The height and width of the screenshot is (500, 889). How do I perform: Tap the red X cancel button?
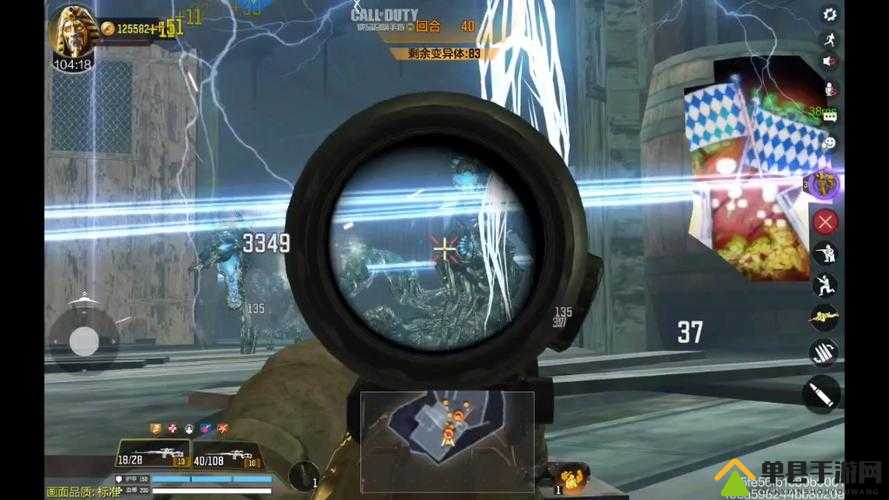point(826,221)
